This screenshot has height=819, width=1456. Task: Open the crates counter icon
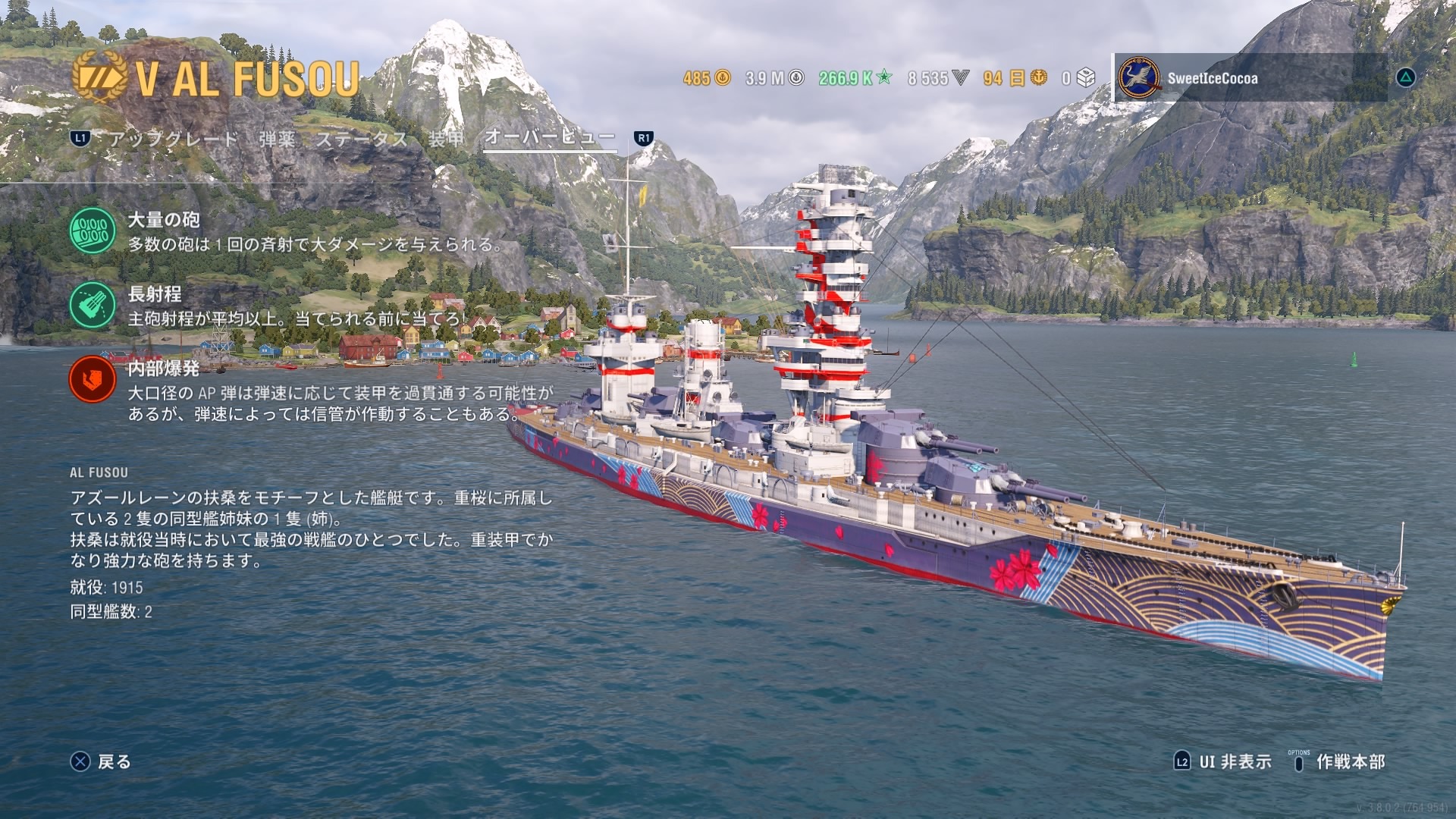1085,78
